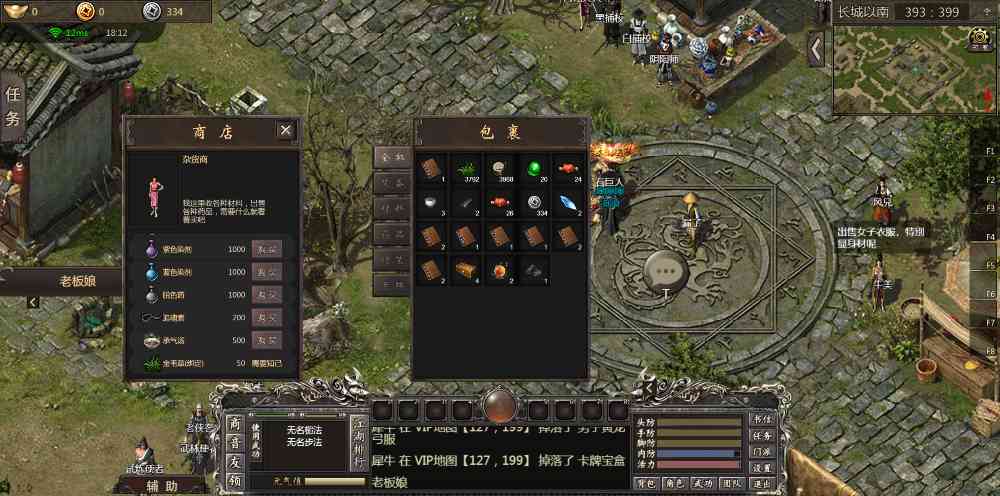Viewport: 1000px width, 496px height.
Task: Show all items with the top bag tab
Action: tap(390, 157)
